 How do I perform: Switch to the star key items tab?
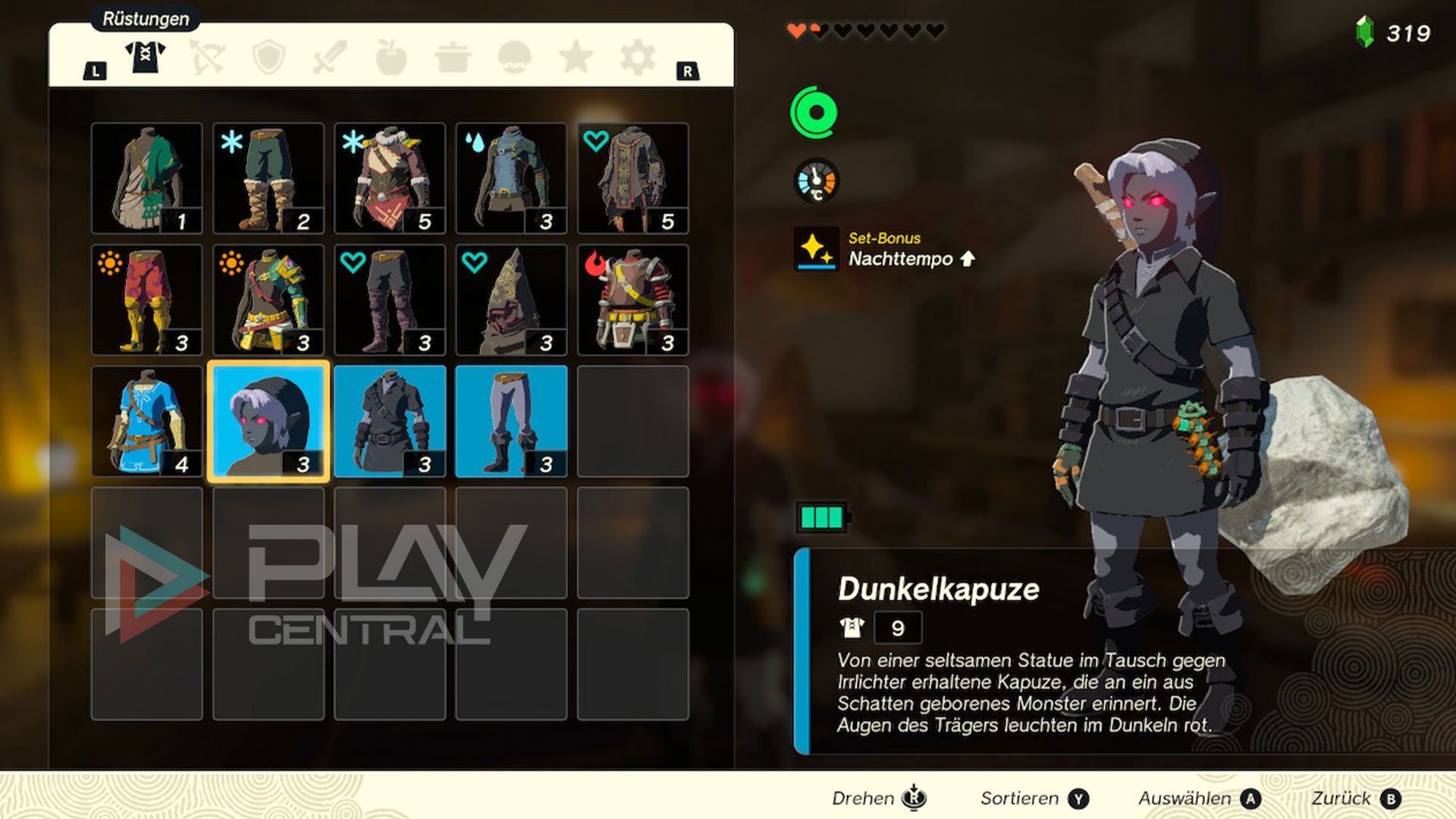pos(576,57)
